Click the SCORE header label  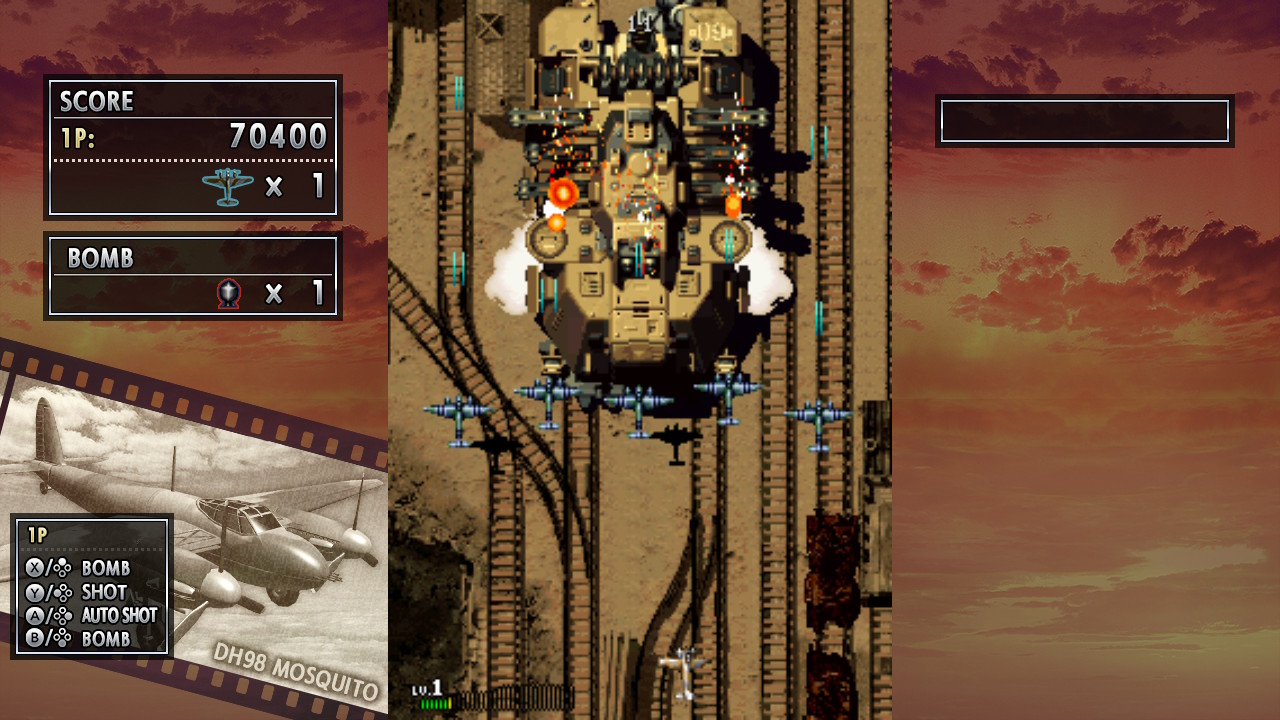coord(97,101)
